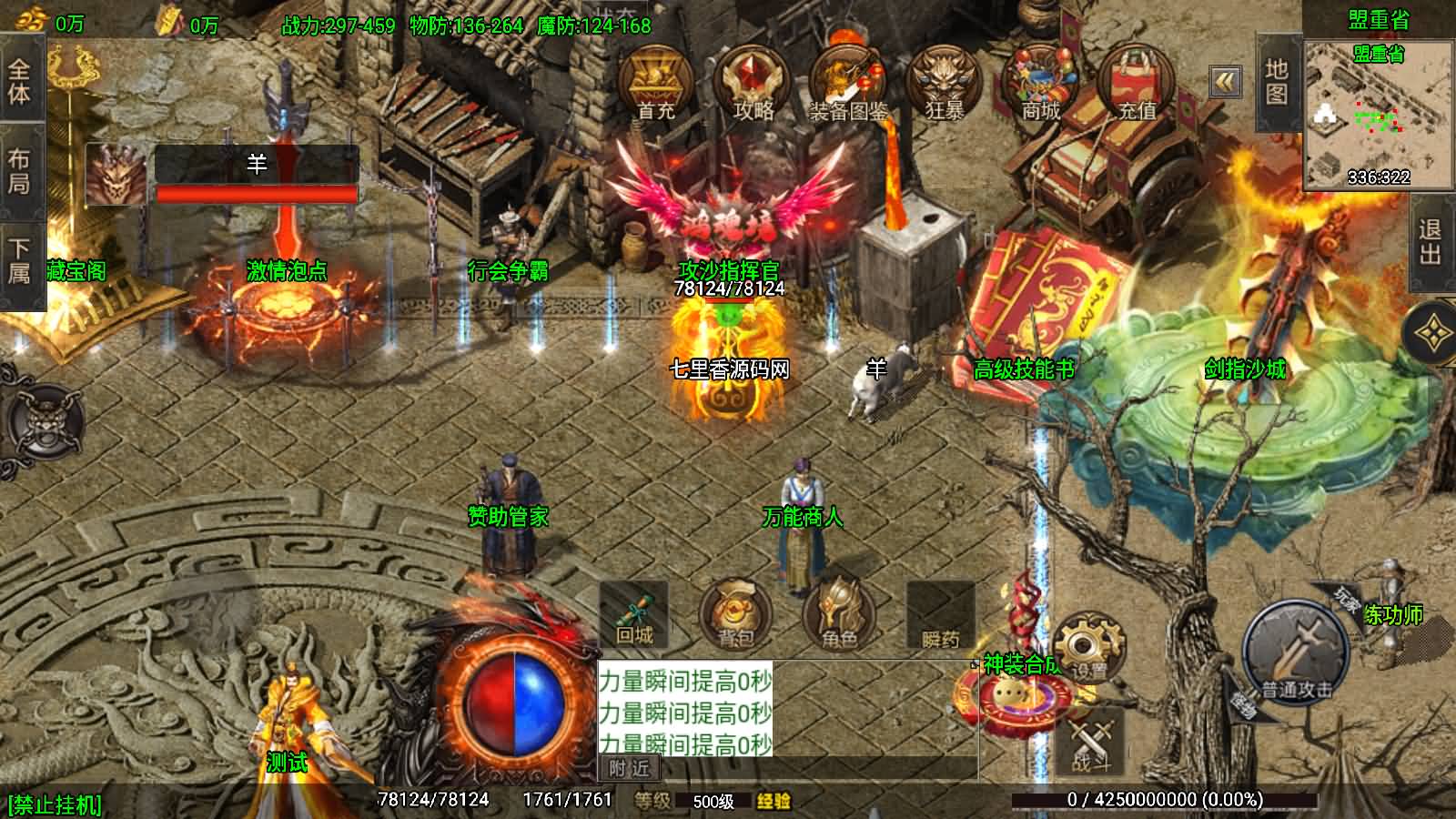Open the 背包 backpack
The width and height of the screenshot is (1456, 819).
click(735, 614)
